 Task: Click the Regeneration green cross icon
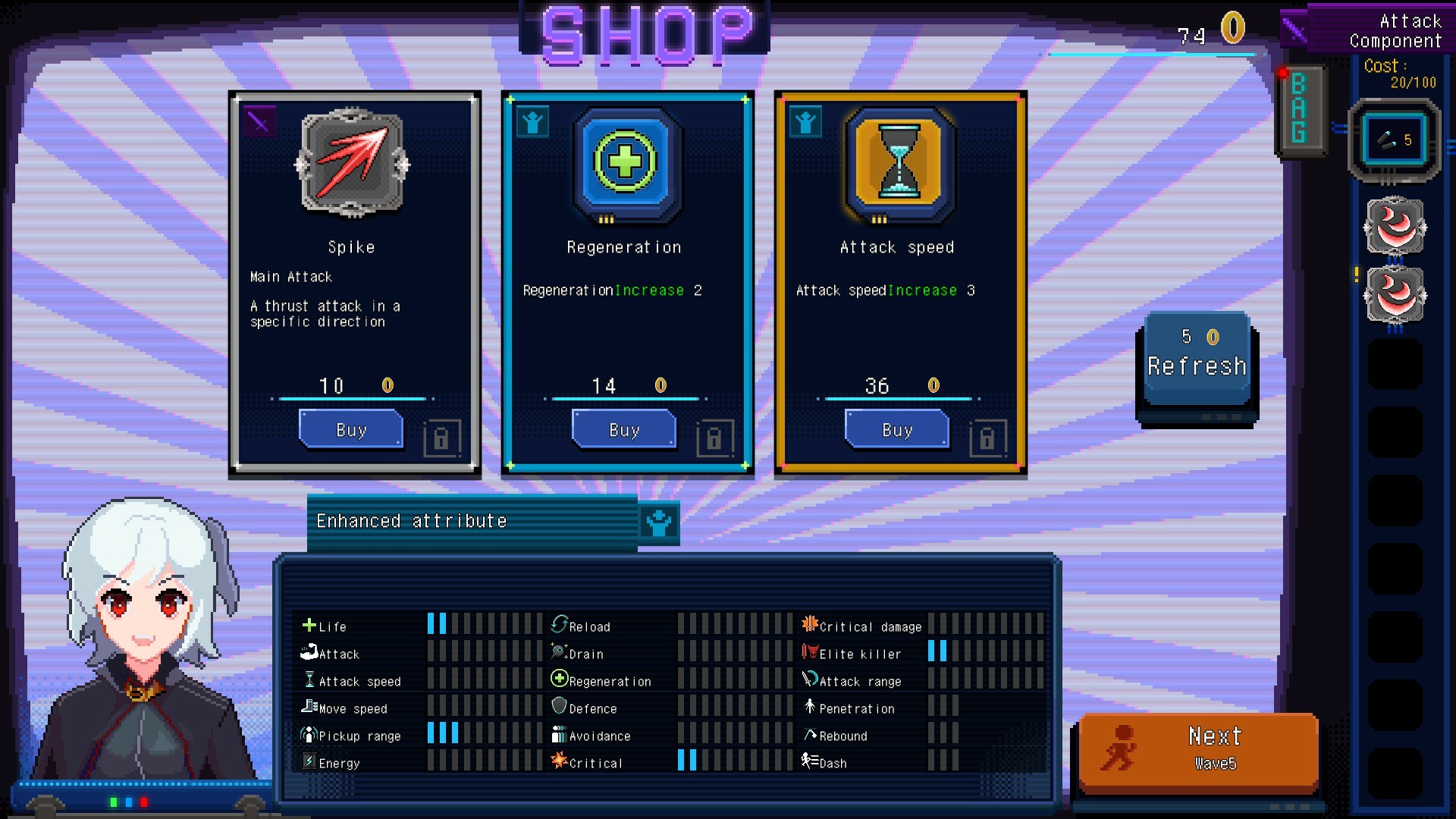(624, 163)
